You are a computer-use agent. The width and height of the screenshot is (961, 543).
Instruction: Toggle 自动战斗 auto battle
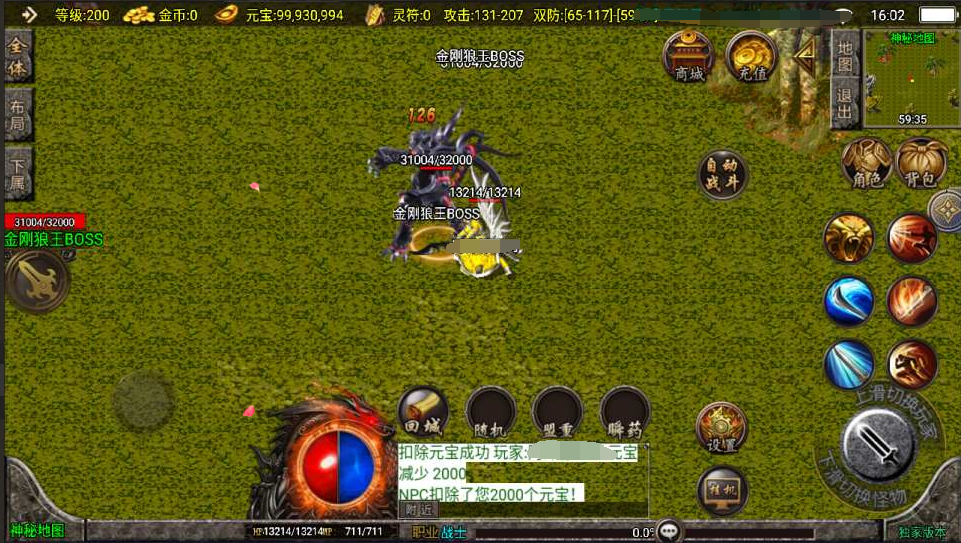tap(722, 175)
